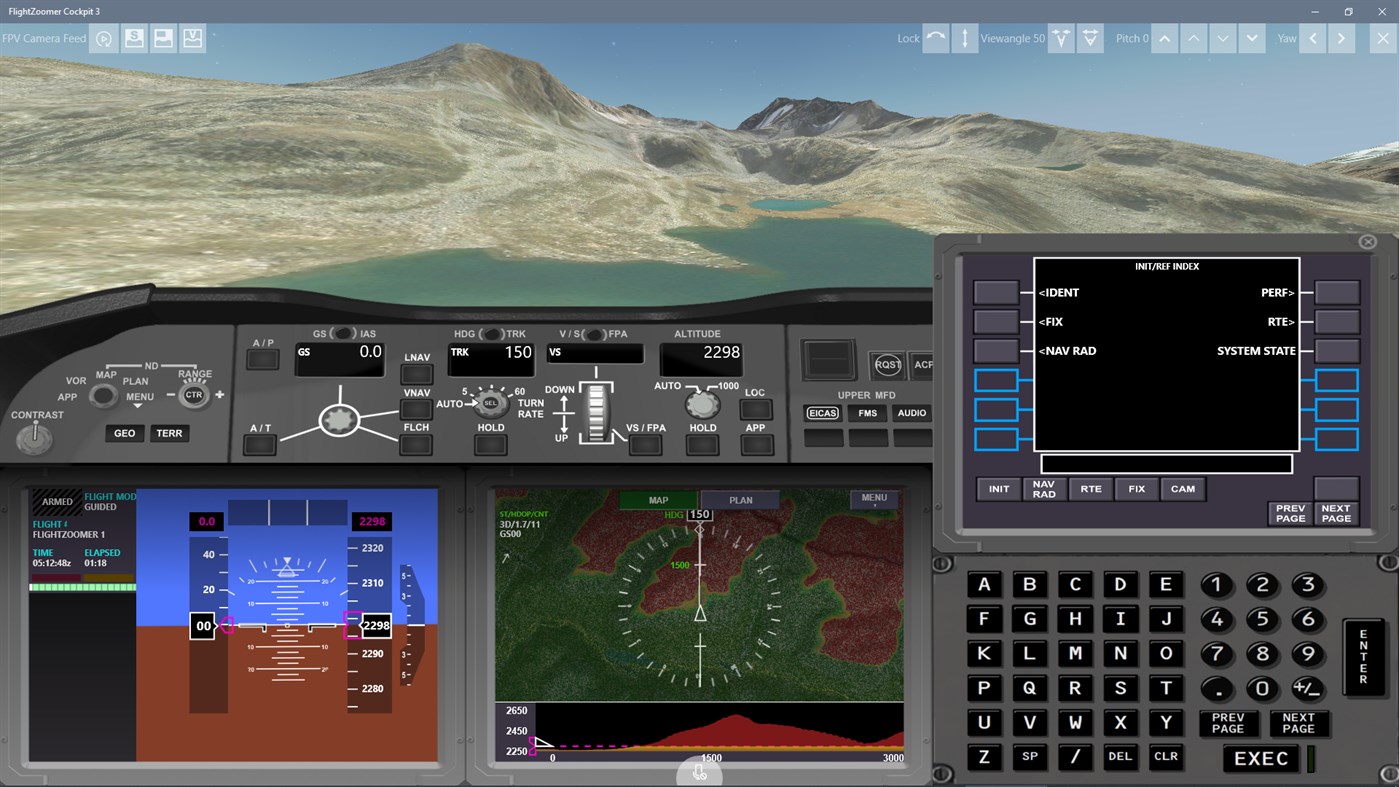Switch the navigation display to PLAN view

[739, 500]
